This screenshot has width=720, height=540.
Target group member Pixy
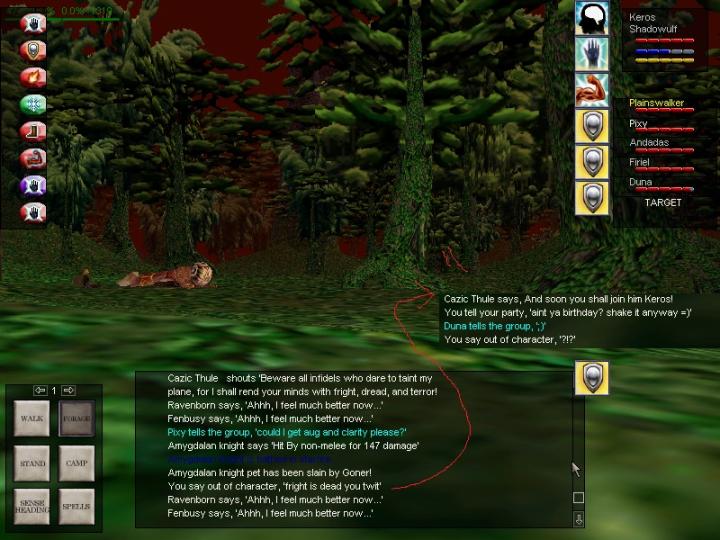click(640, 124)
